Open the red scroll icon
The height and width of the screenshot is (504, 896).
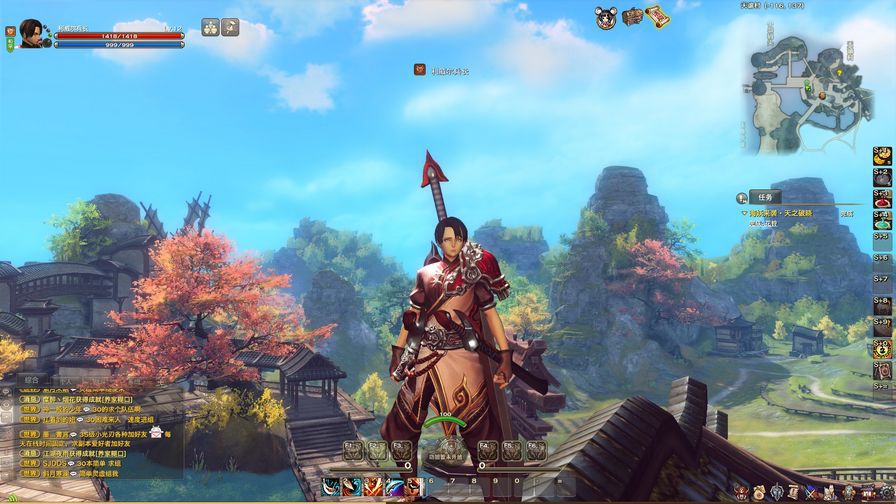[656, 16]
